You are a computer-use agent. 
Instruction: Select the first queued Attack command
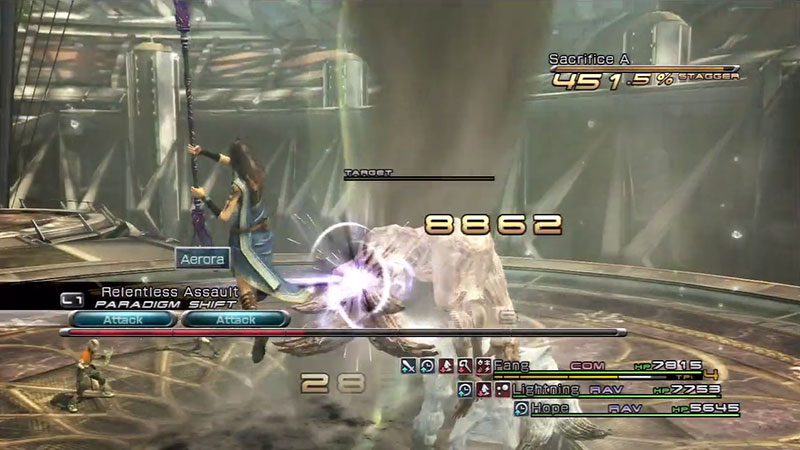pos(124,320)
